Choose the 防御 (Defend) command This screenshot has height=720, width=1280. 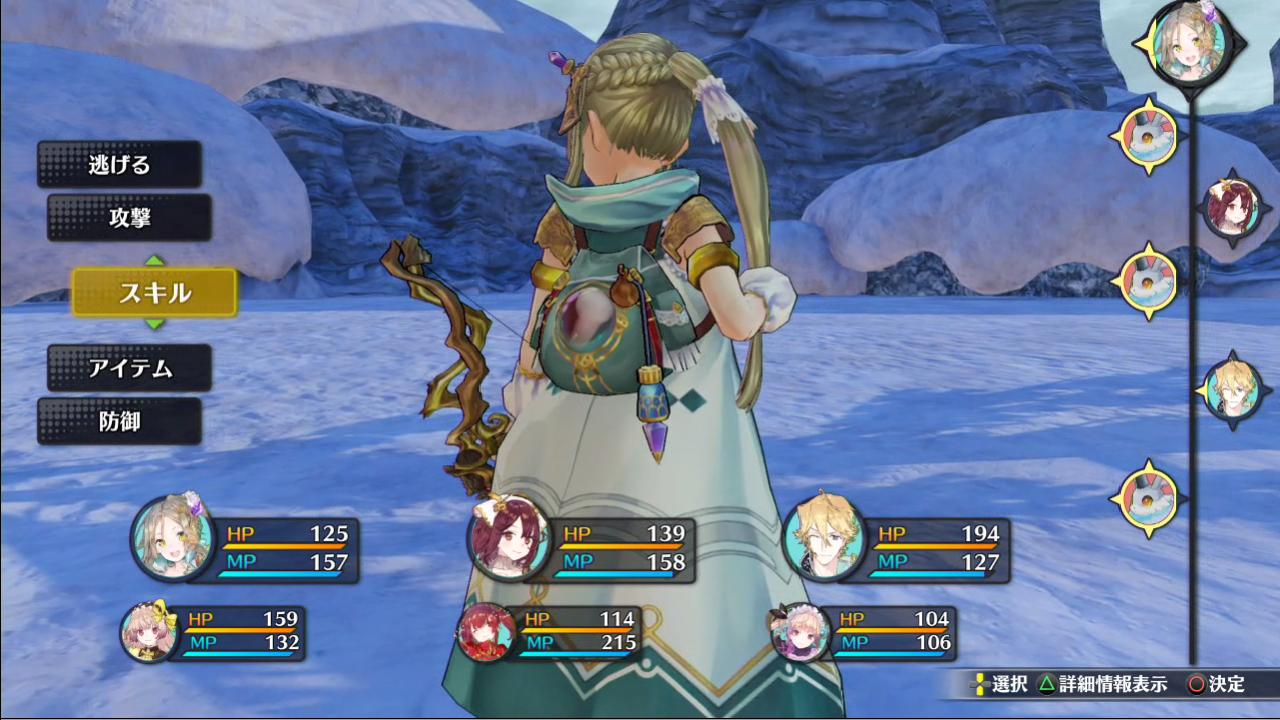(119, 422)
